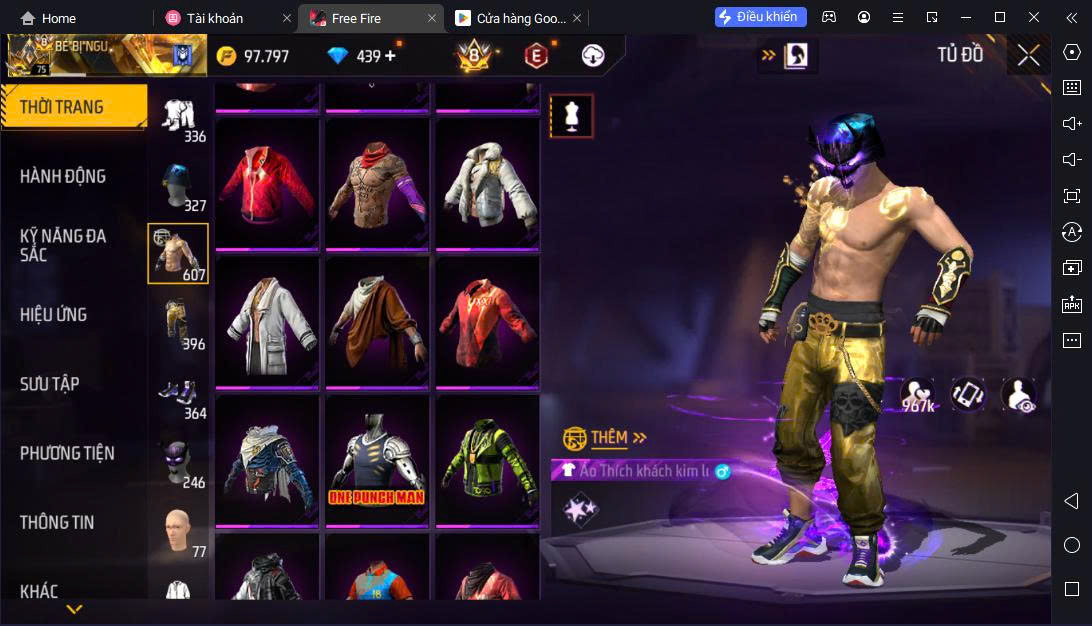1092x626 pixels.
Task: Open the head subcategory with 77 items
Action: click(x=179, y=531)
